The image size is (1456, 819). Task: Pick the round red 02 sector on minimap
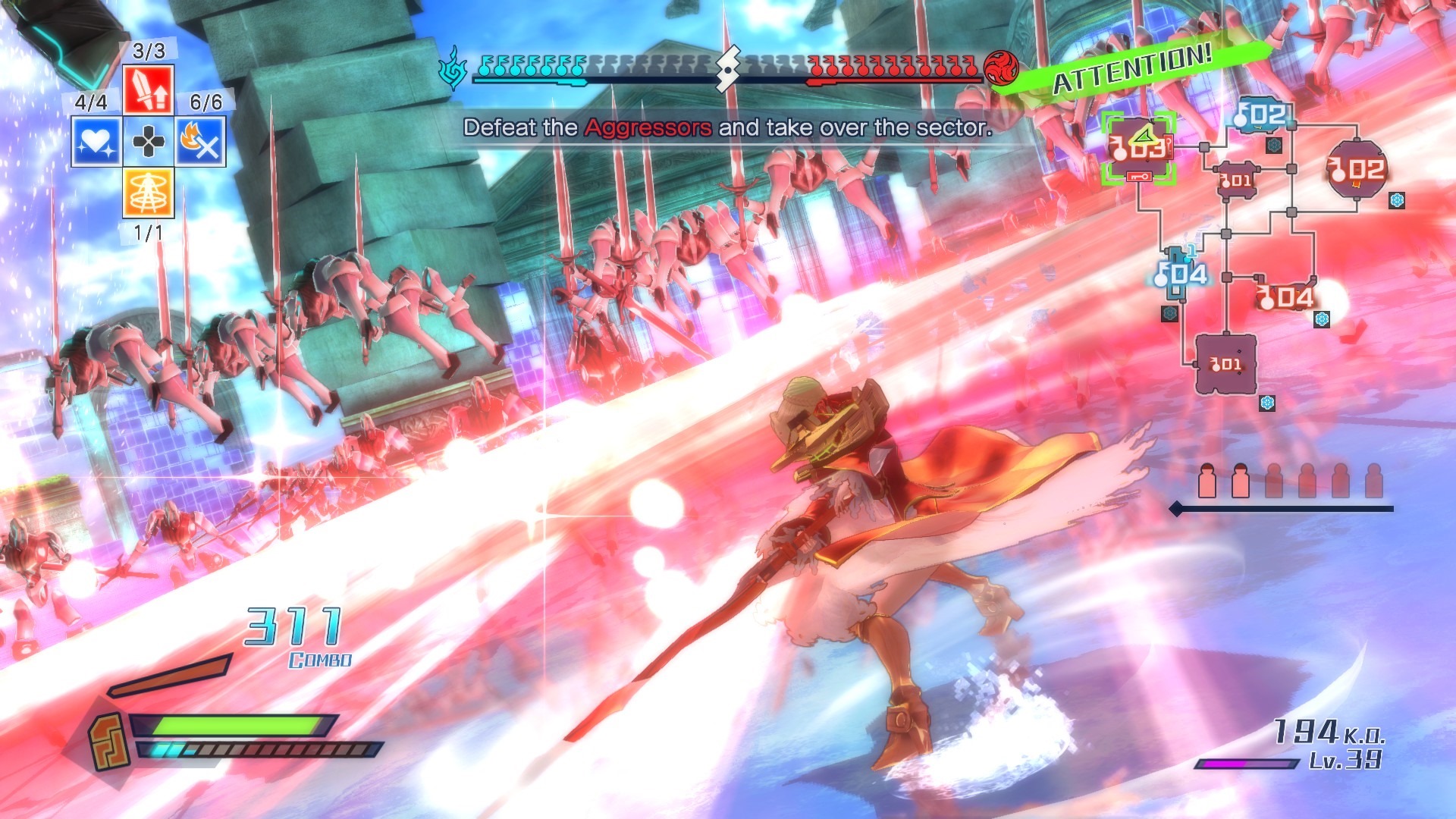(1357, 169)
